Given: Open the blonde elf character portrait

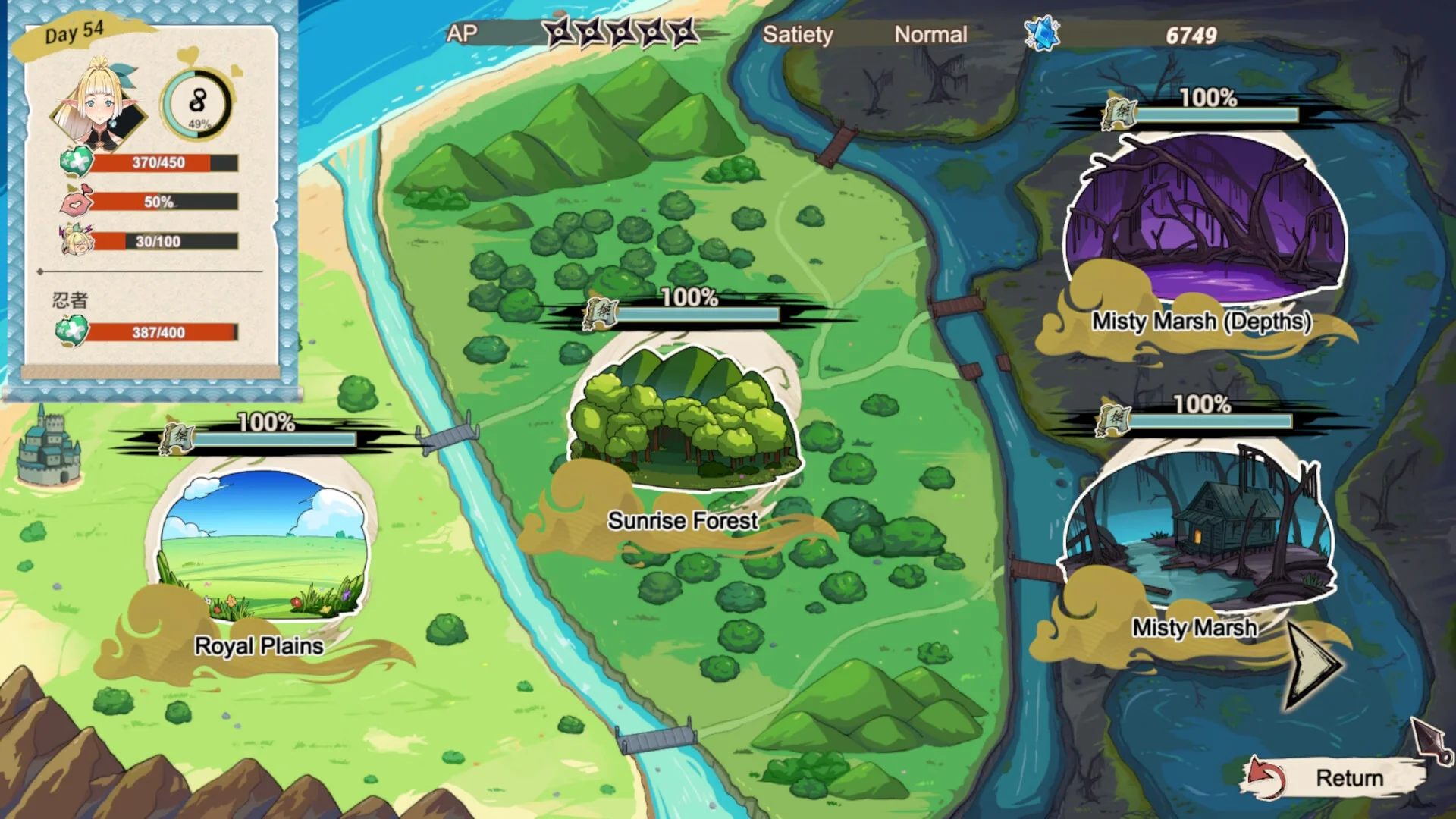Looking at the screenshot, I should (x=99, y=105).
